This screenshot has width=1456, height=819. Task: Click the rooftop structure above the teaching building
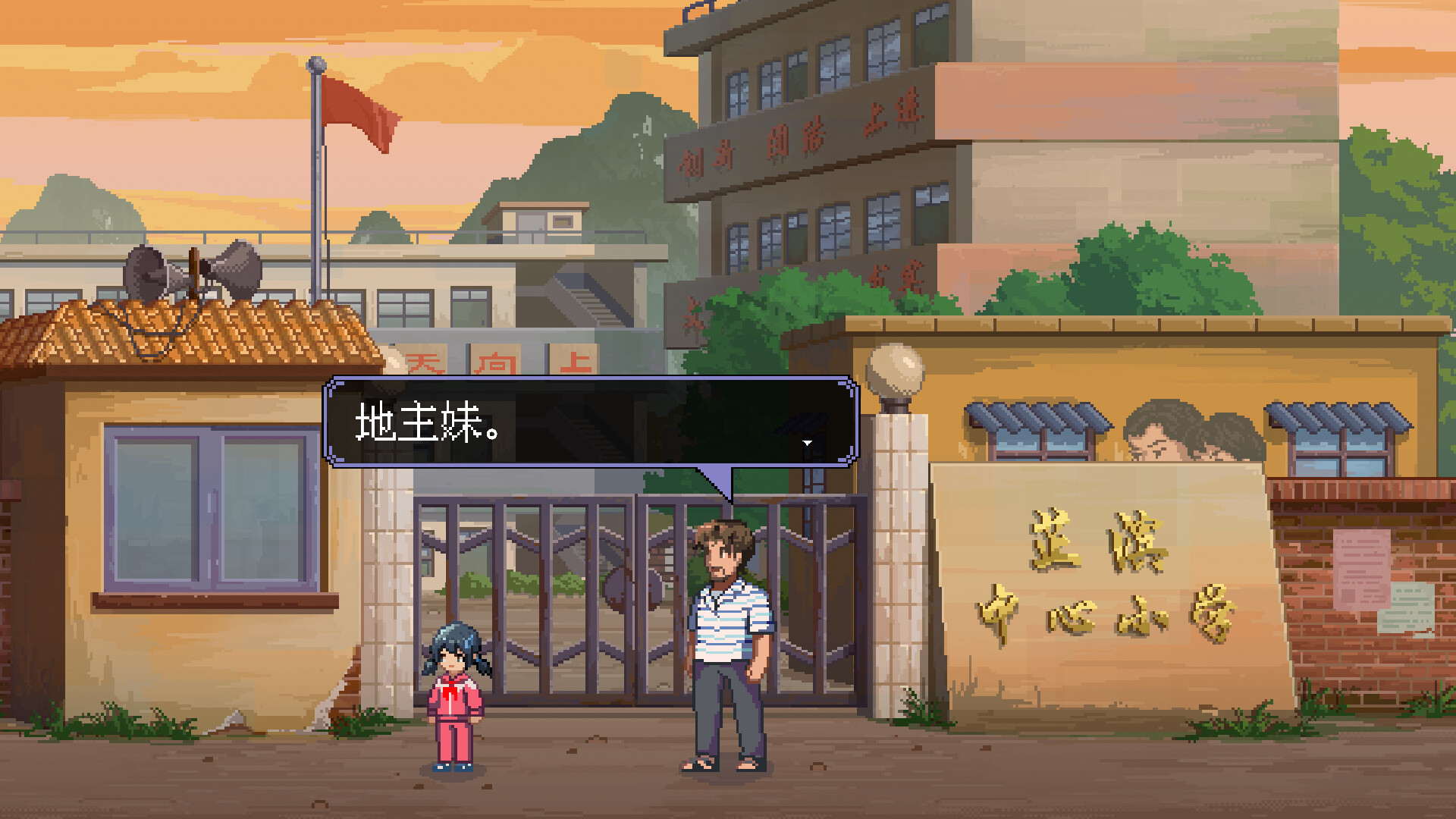coord(542,224)
